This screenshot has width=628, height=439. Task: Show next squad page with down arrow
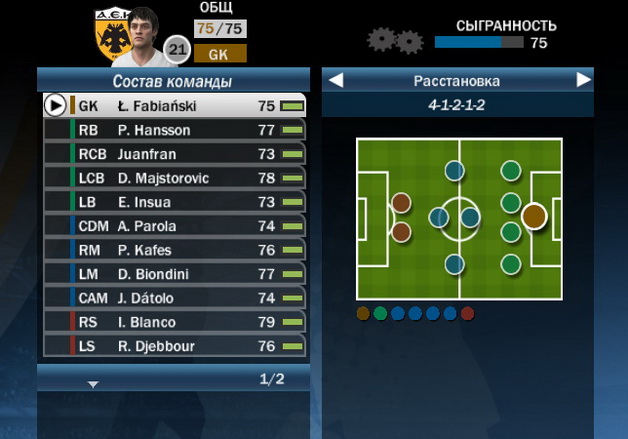point(93,383)
